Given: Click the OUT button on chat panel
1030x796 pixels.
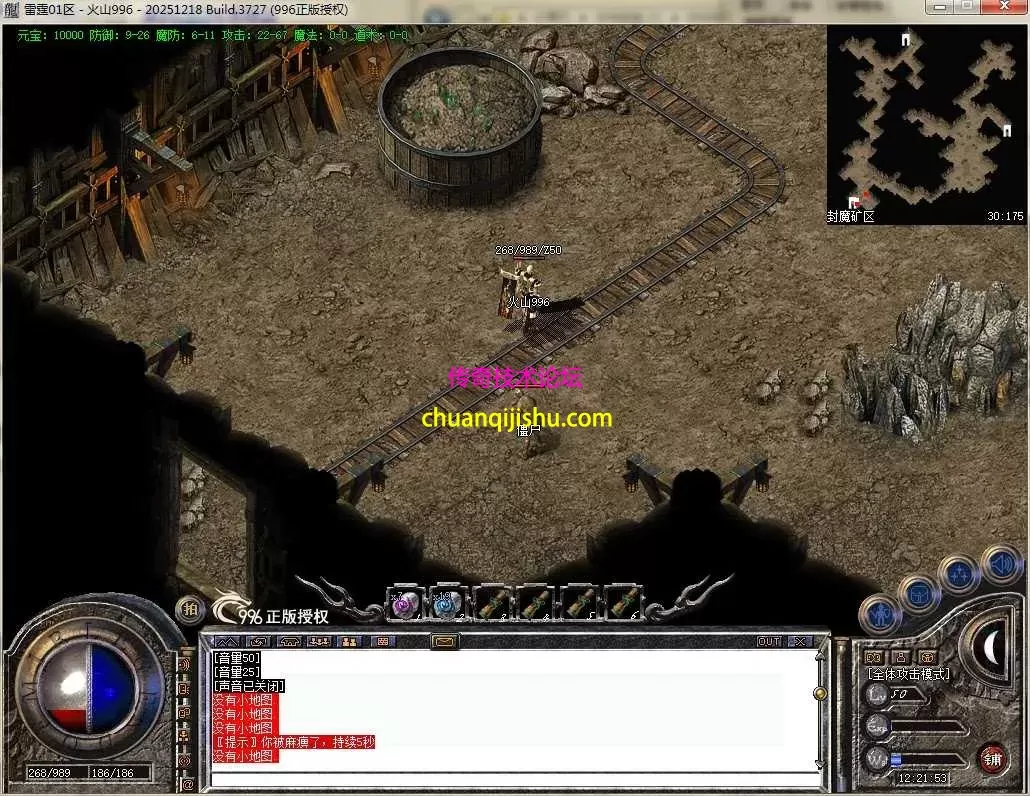Looking at the screenshot, I should (768, 641).
